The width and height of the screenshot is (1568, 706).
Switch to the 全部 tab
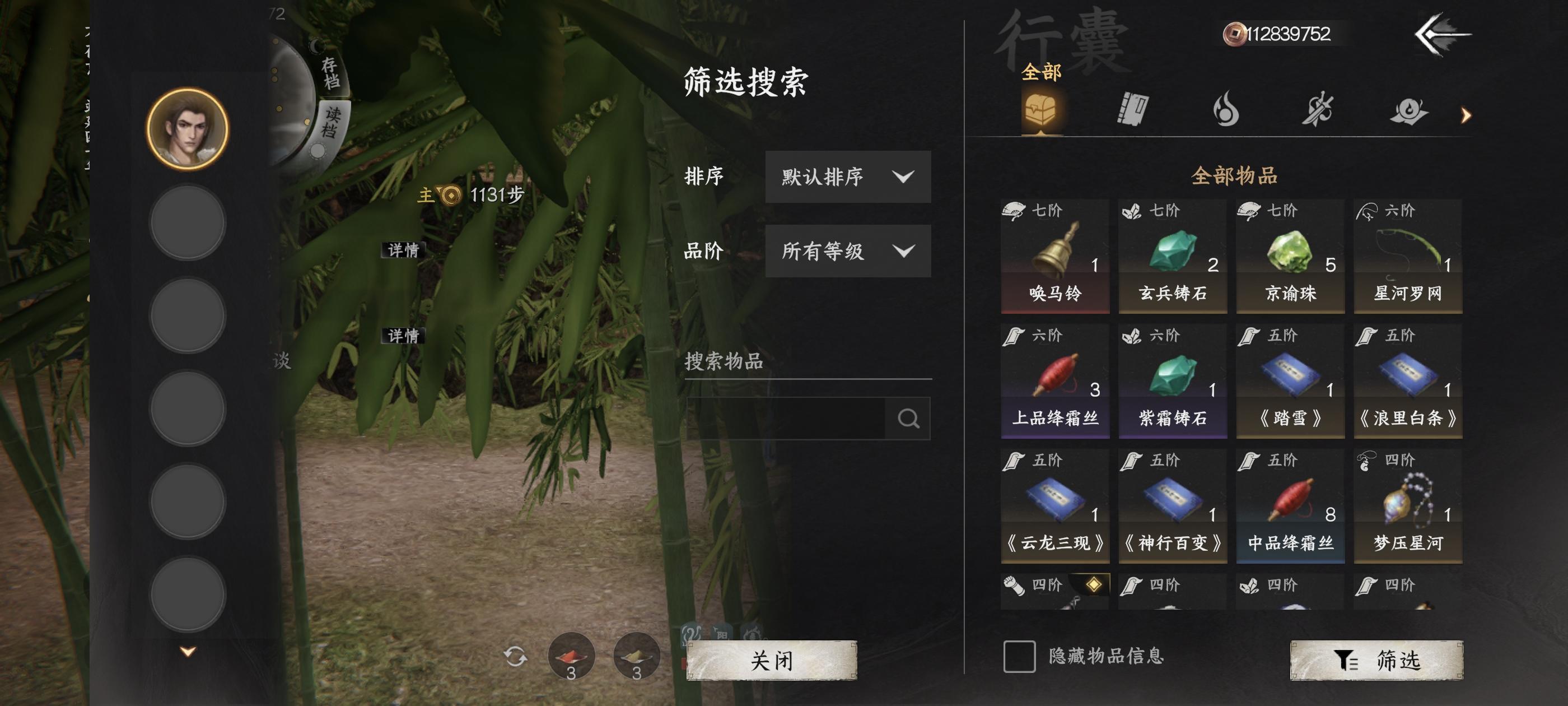(x=1042, y=72)
